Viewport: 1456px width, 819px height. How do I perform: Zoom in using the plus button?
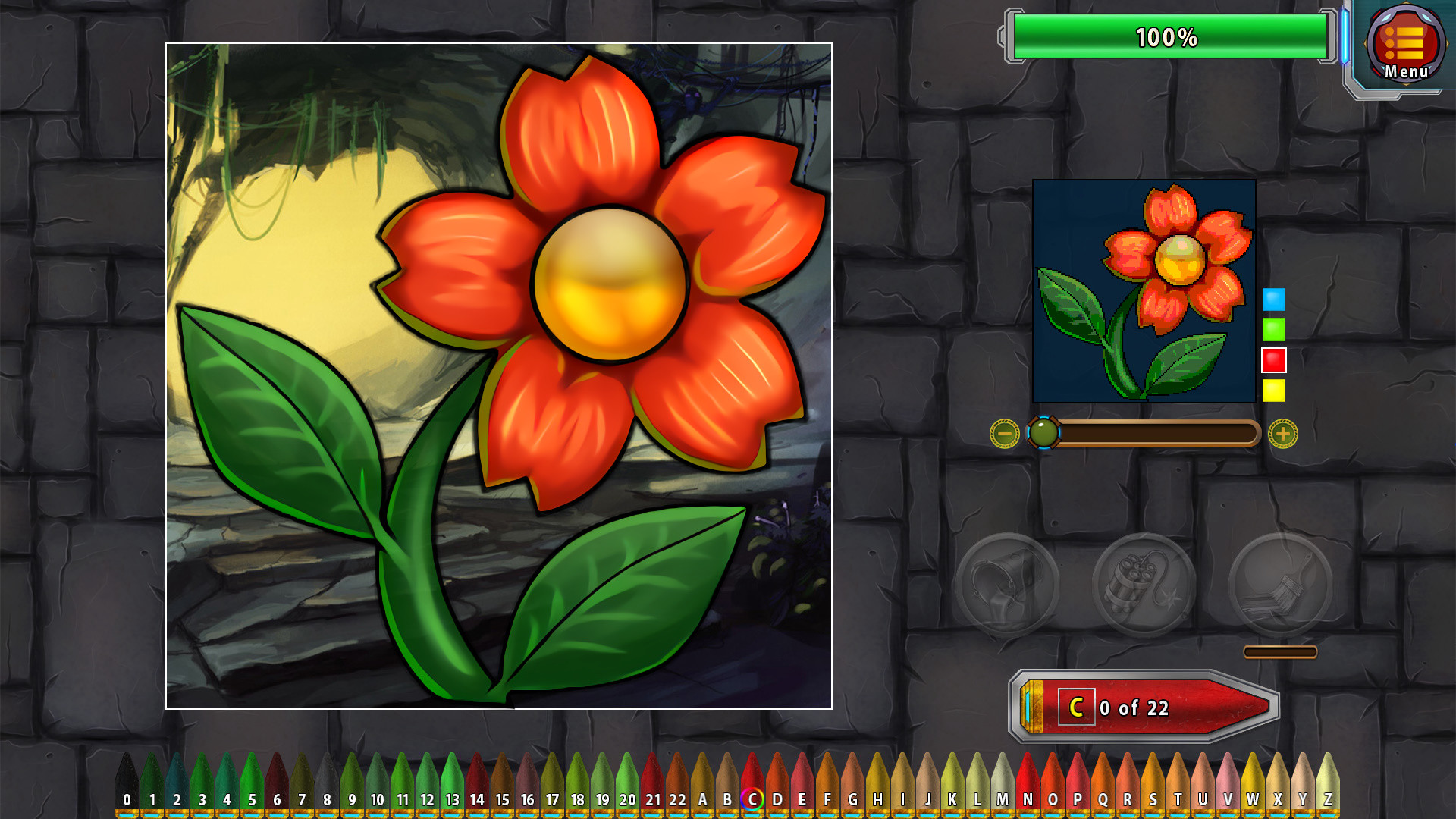click(1282, 434)
